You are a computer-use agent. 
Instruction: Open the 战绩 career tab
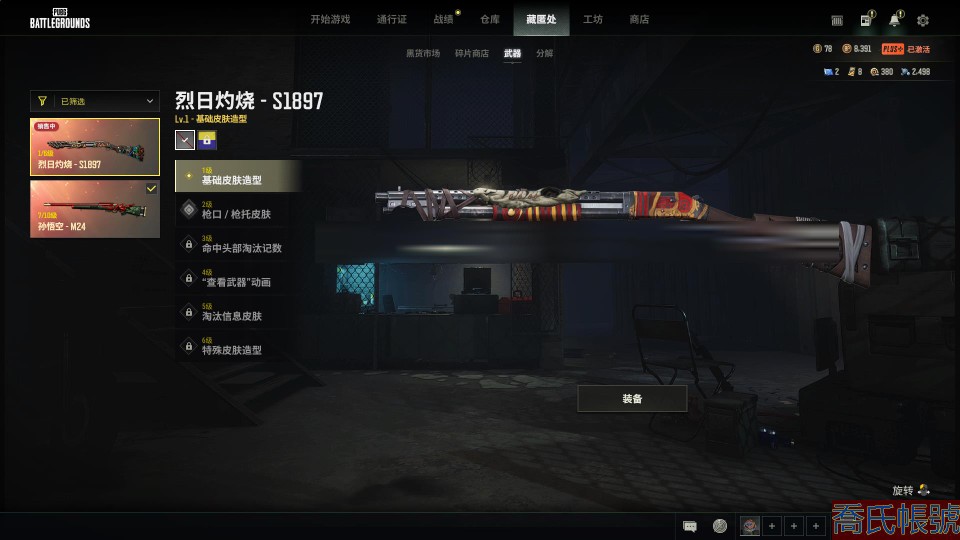443,19
